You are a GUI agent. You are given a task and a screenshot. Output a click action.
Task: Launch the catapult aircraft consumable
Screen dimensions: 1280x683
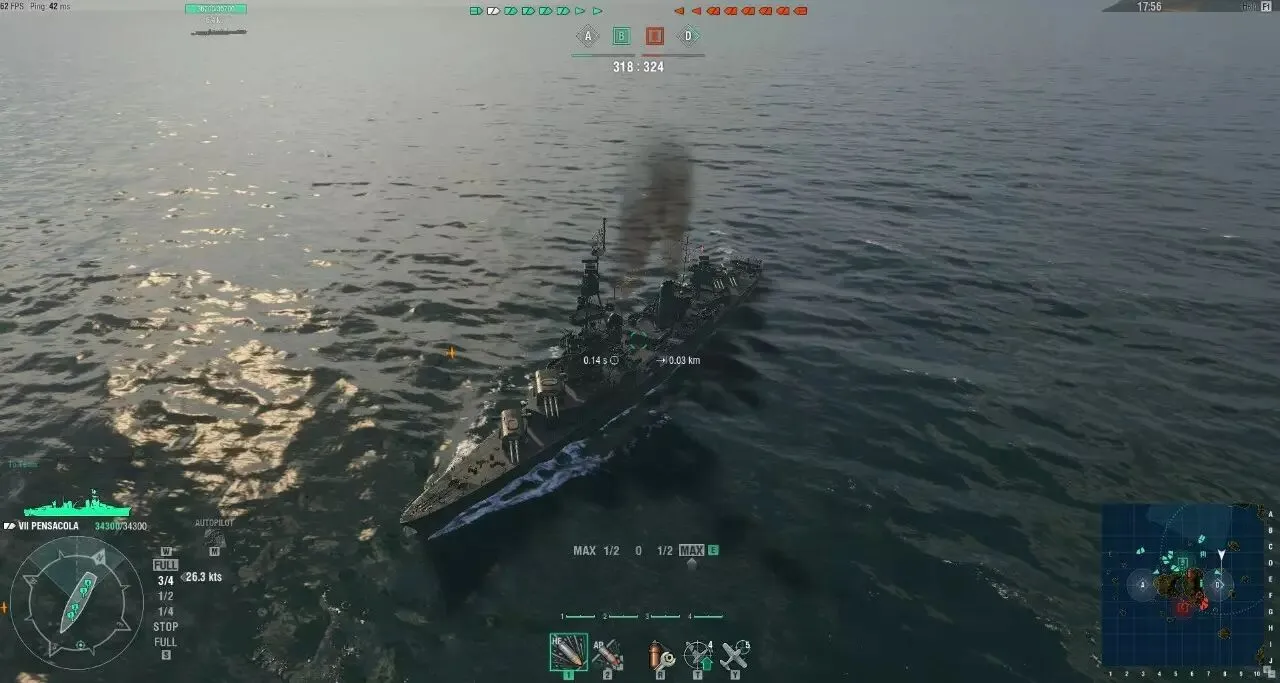point(735,656)
